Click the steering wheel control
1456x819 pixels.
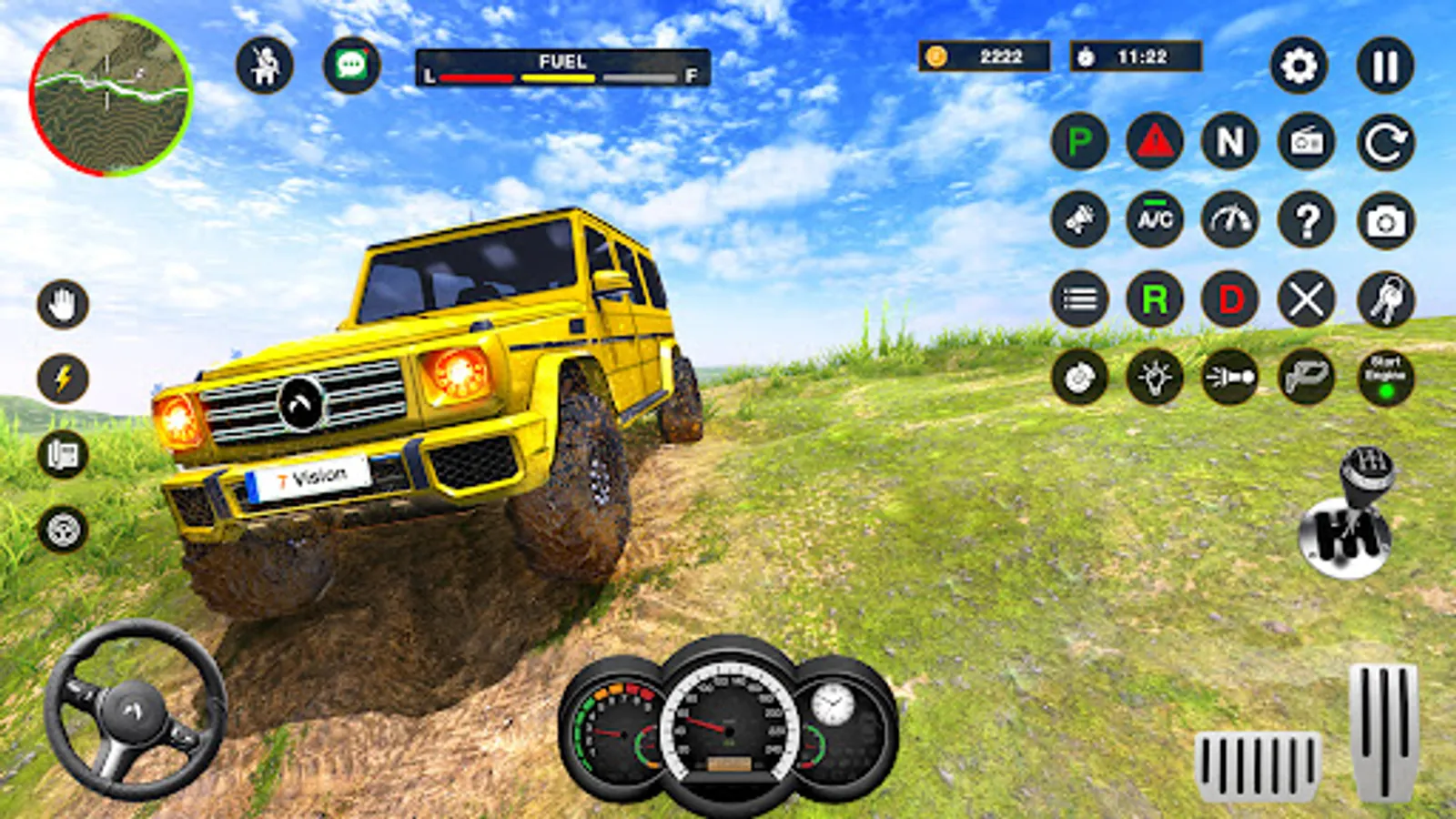[135, 711]
